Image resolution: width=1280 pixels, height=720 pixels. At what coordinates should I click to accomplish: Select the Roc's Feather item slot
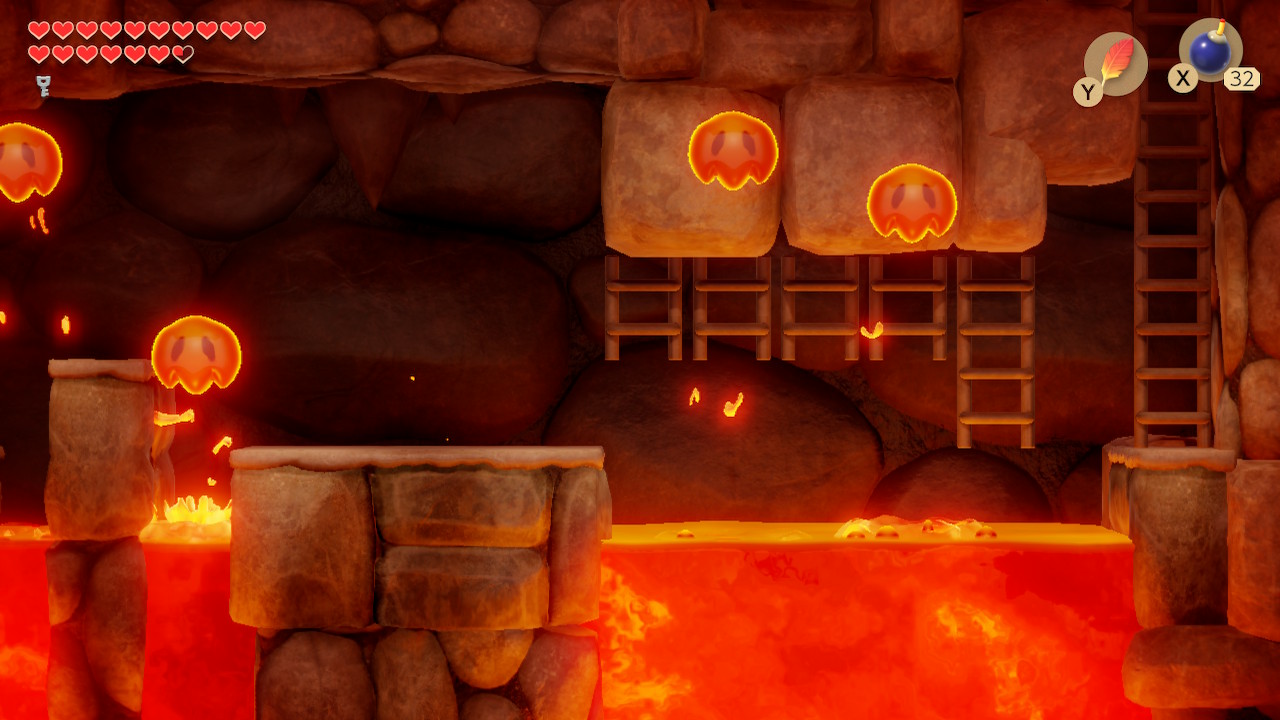(1115, 64)
